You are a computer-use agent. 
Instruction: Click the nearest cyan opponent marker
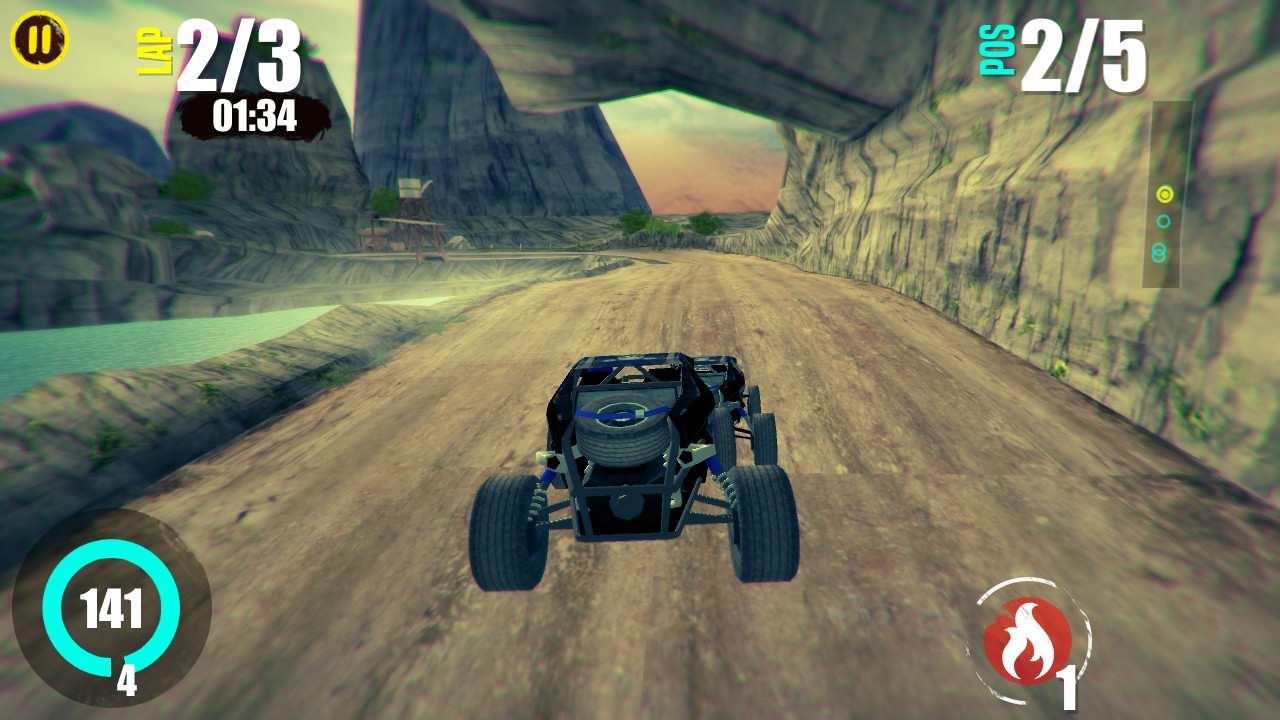(x=1162, y=221)
